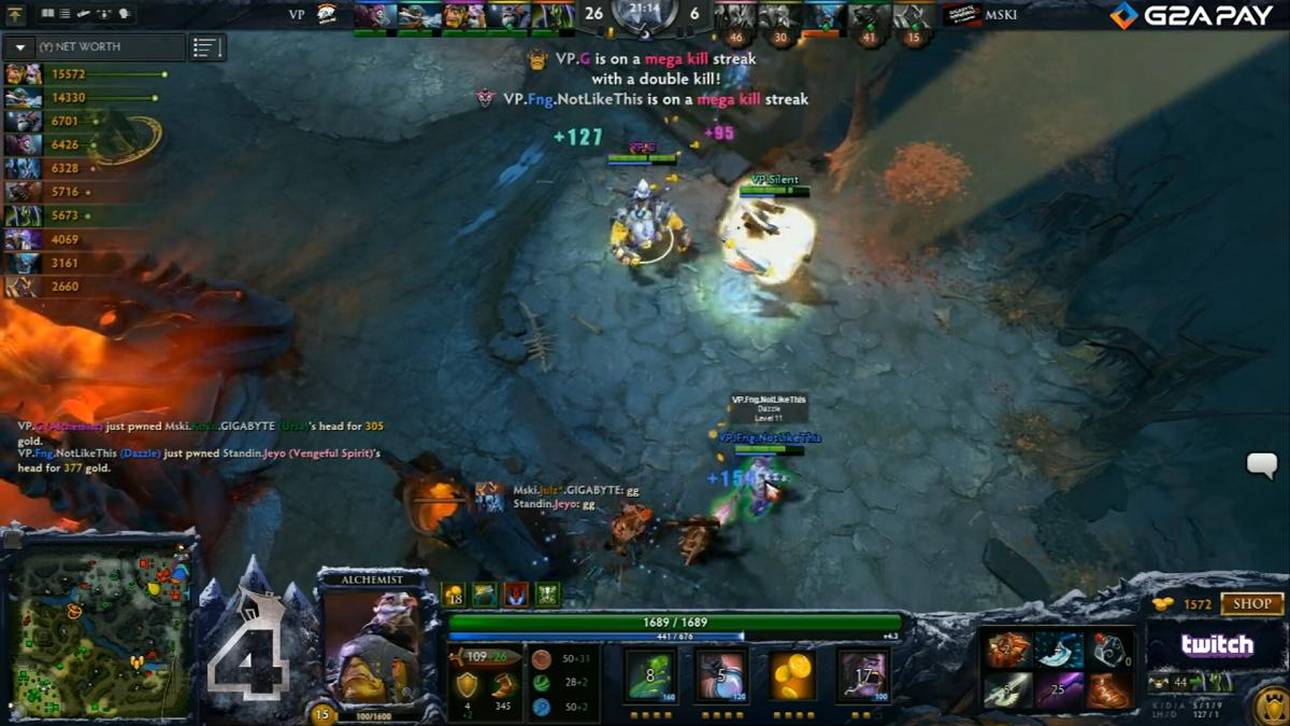Activate the Chemical Rage ultimate
This screenshot has height=726, width=1290.
point(862,675)
